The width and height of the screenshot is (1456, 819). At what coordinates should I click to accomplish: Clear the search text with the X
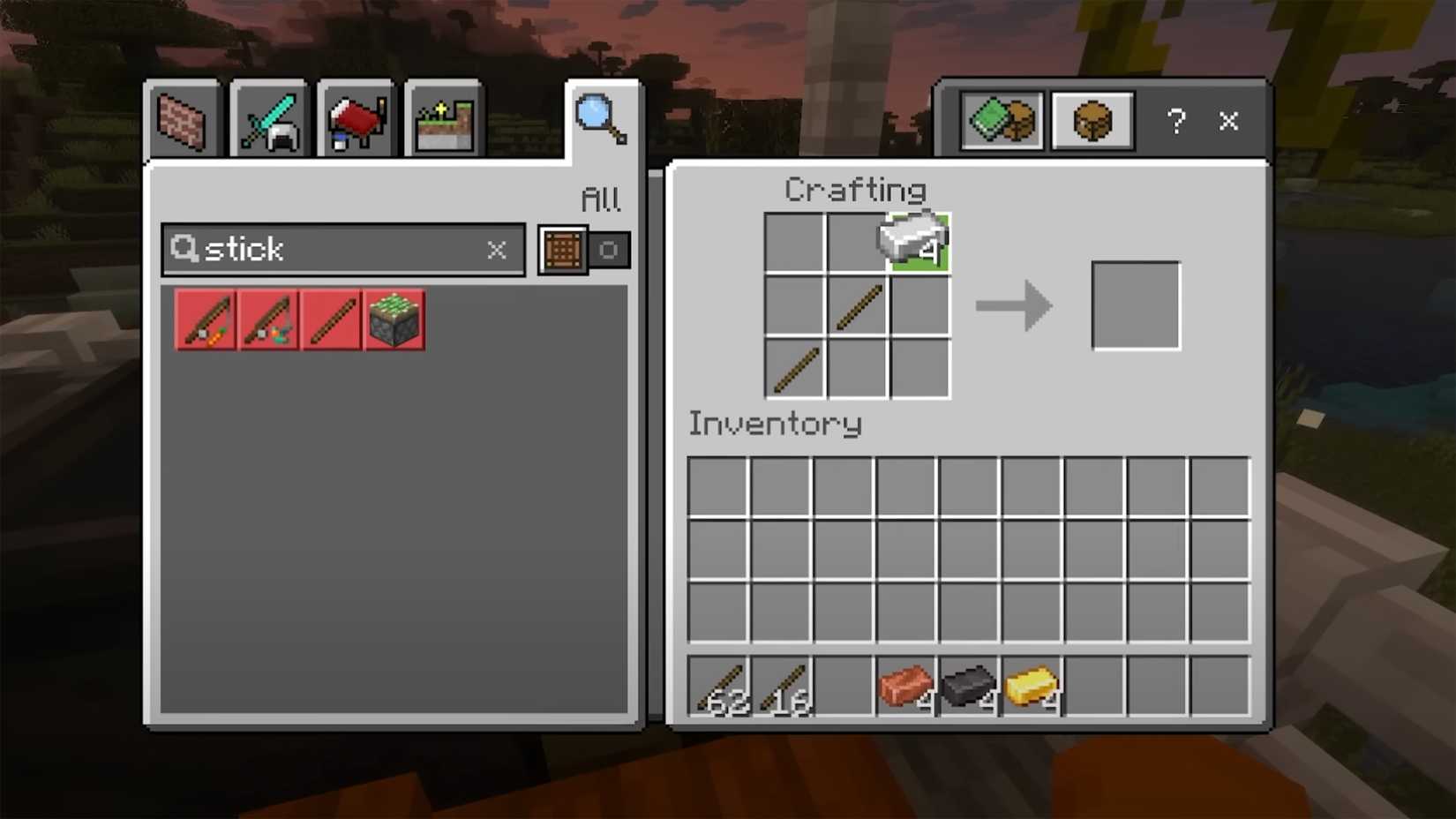point(497,250)
